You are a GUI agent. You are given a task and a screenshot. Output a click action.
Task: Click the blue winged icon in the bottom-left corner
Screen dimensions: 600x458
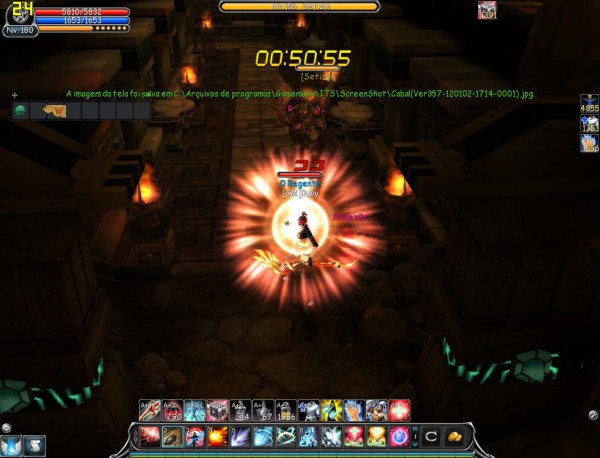point(13,445)
